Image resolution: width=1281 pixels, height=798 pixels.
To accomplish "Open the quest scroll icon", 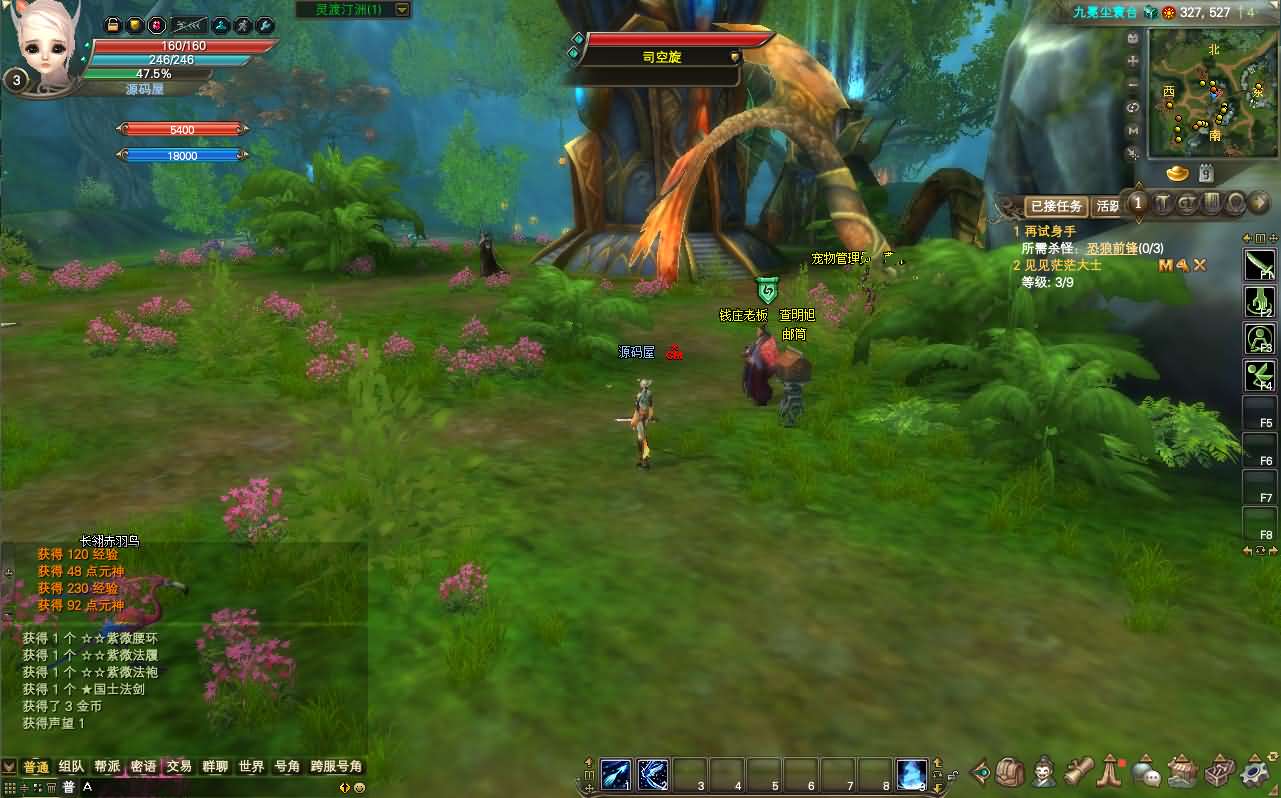I will [x=1078, y=772].
